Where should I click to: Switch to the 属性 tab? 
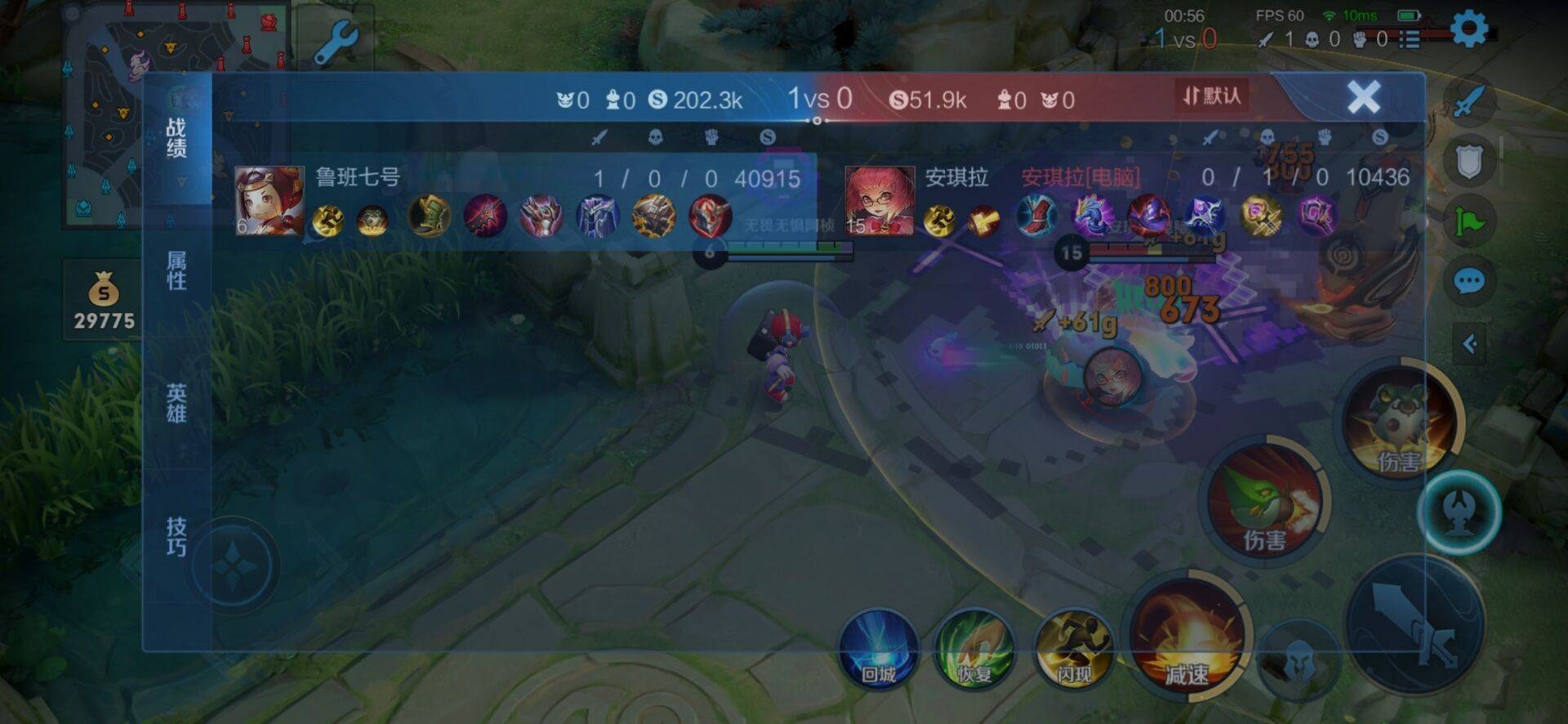[x=176, y=270]
